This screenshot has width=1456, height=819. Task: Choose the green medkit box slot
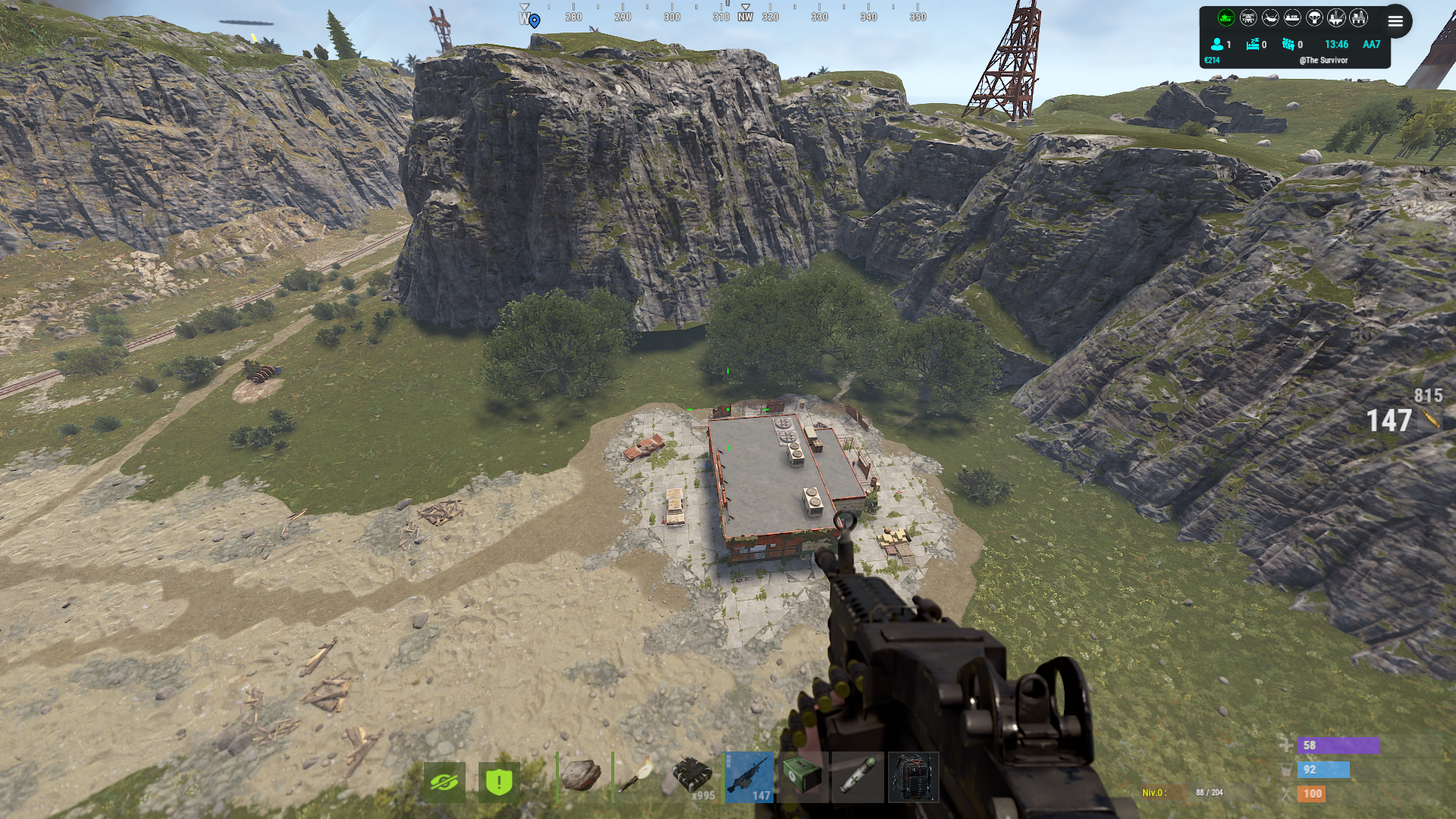coord(802,777)
